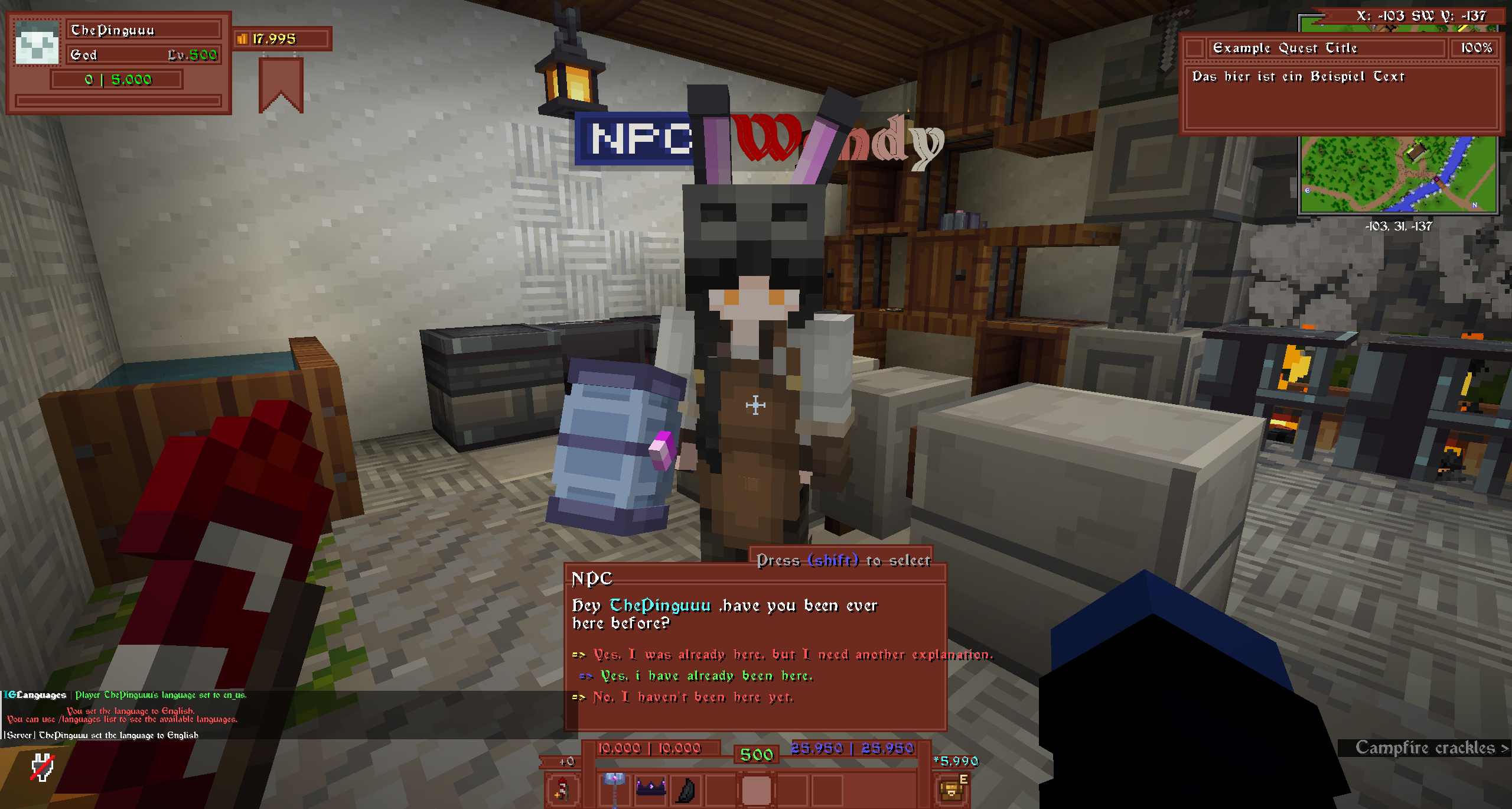Click the IGLanguages chat channel label

point(34,695)
